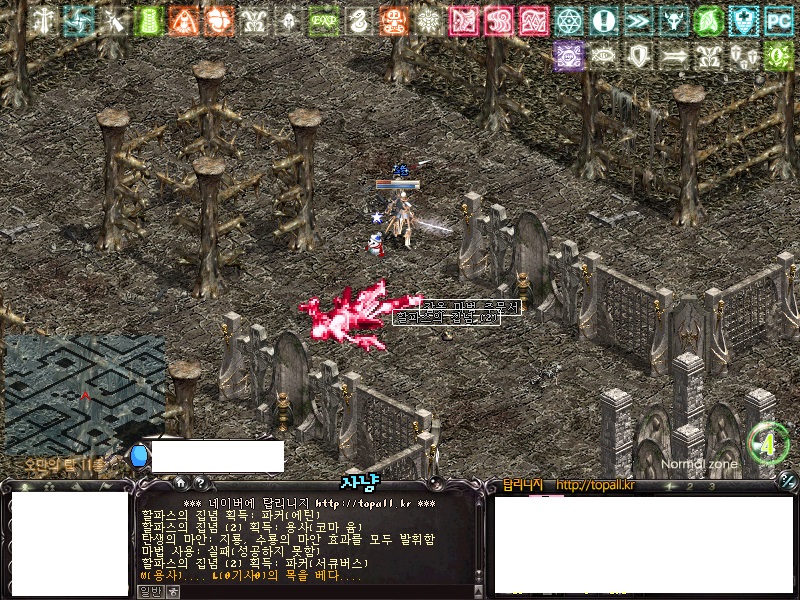The height and width of the screenshot is (600, 800).
Task: Click the green orb showing number 4
Action: (x=768, y=443)
